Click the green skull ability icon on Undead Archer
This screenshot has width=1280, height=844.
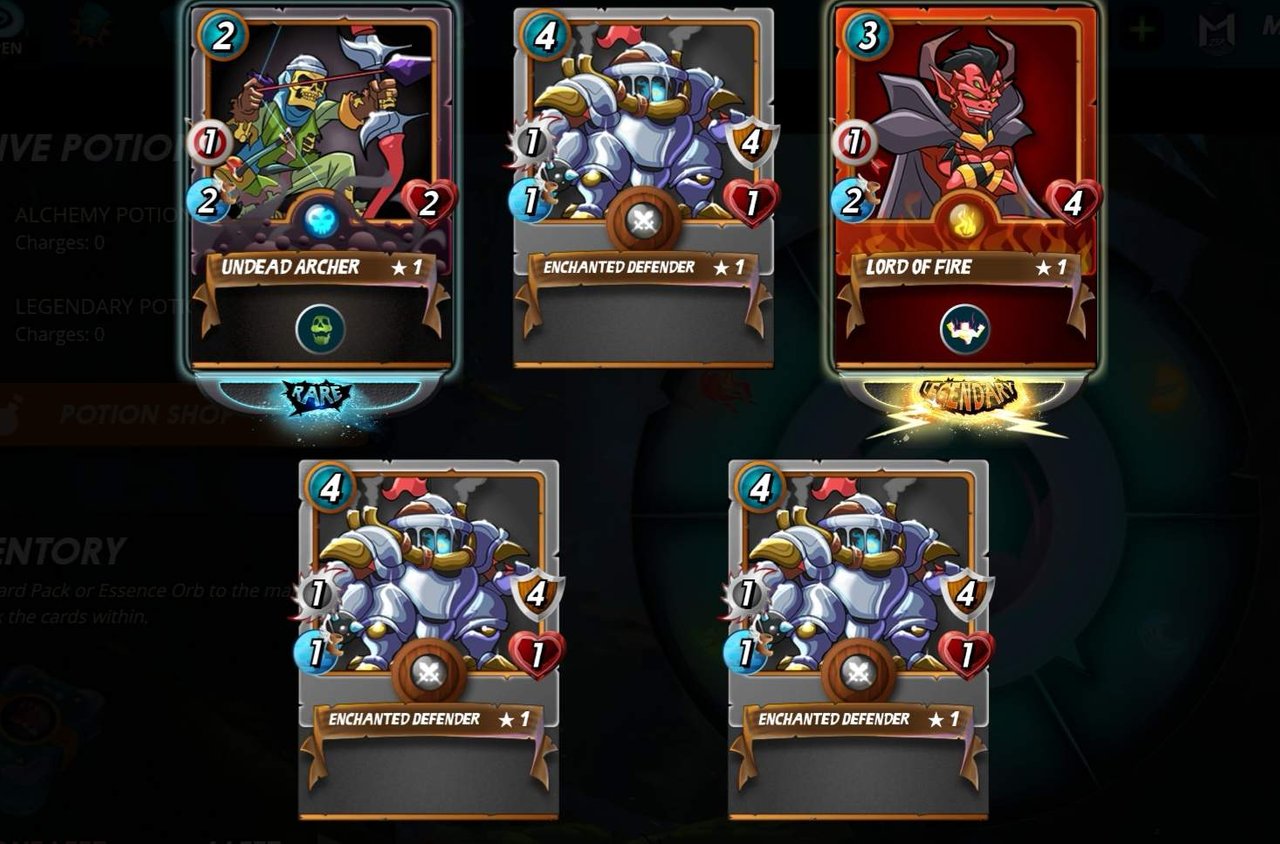coord(320,328)
